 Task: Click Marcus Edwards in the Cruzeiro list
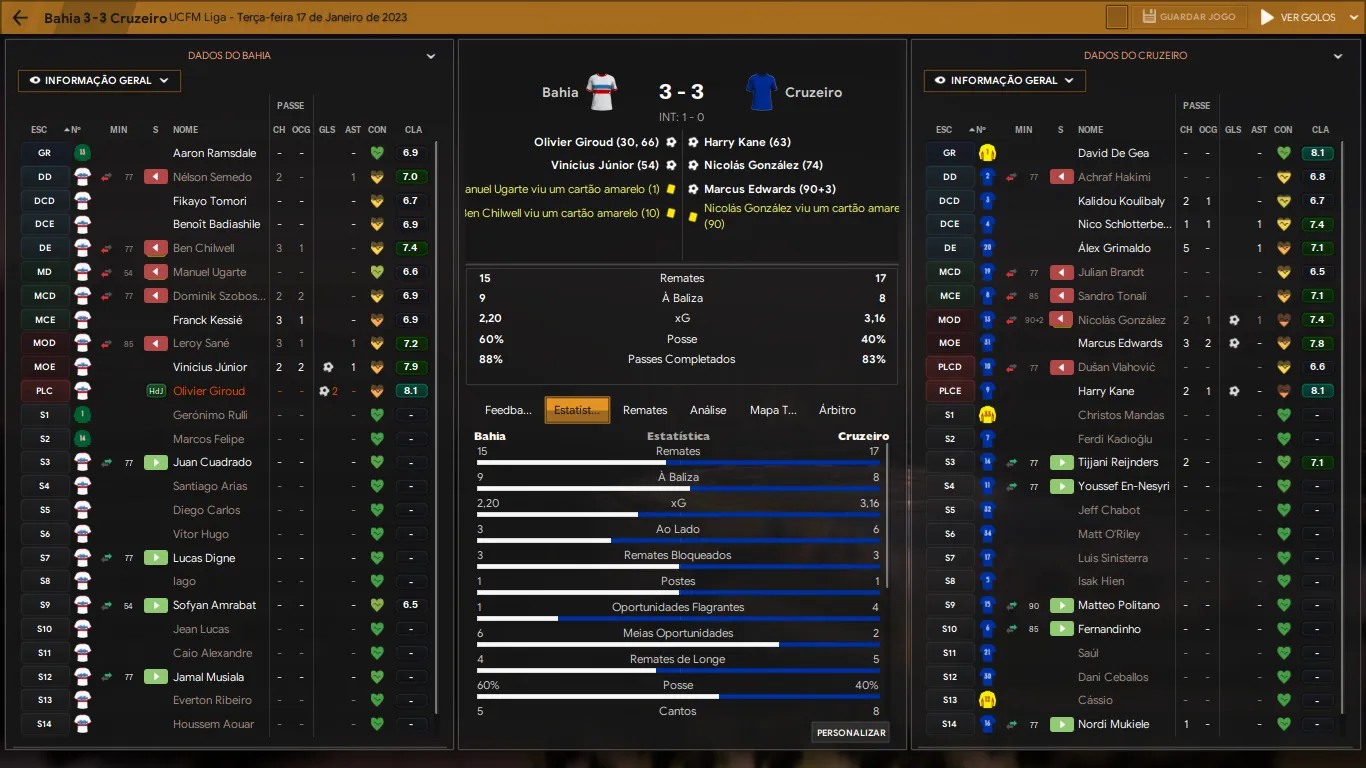(1120, 343)
